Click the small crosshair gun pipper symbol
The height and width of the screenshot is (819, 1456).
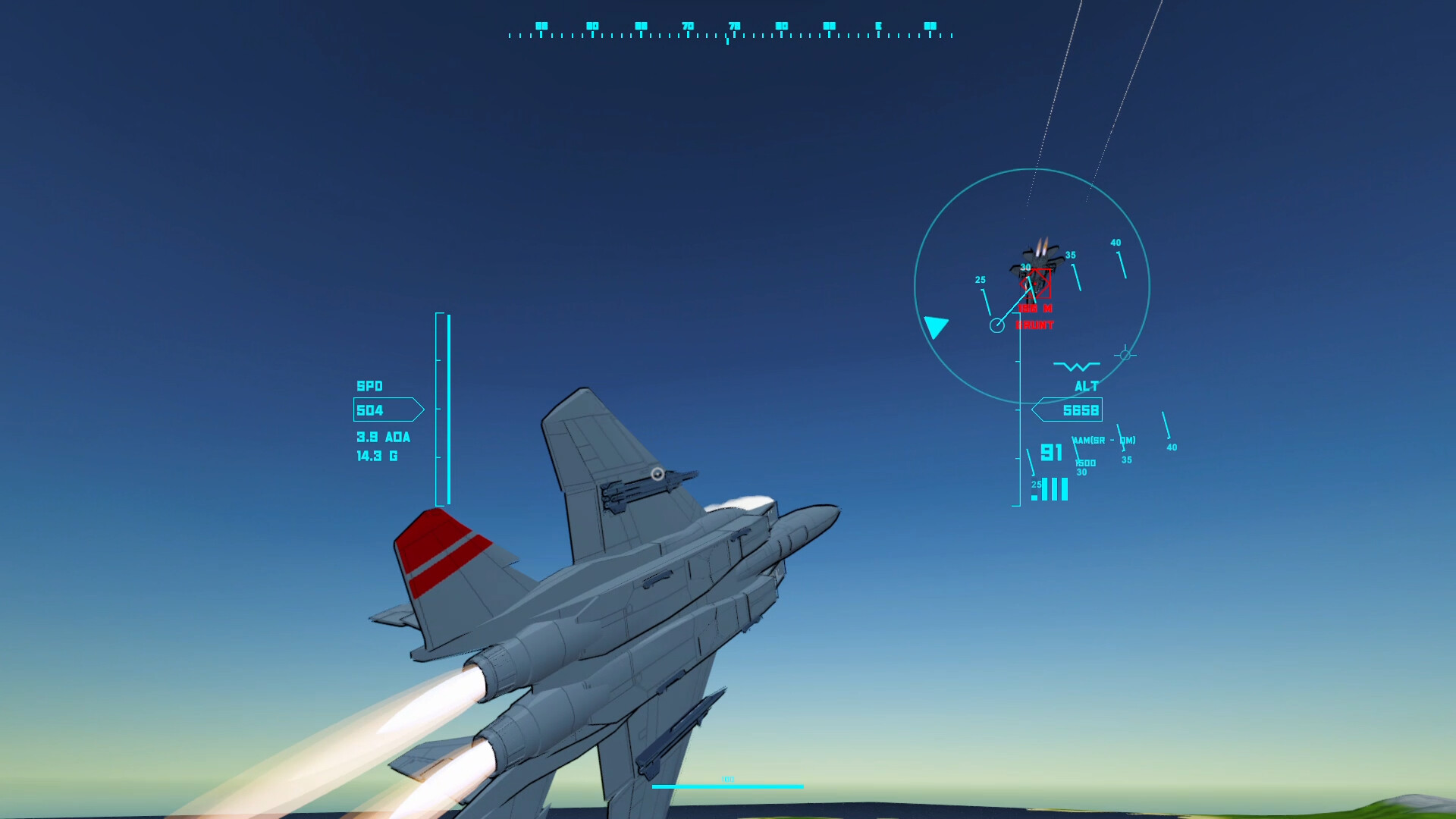(1125, 354)
